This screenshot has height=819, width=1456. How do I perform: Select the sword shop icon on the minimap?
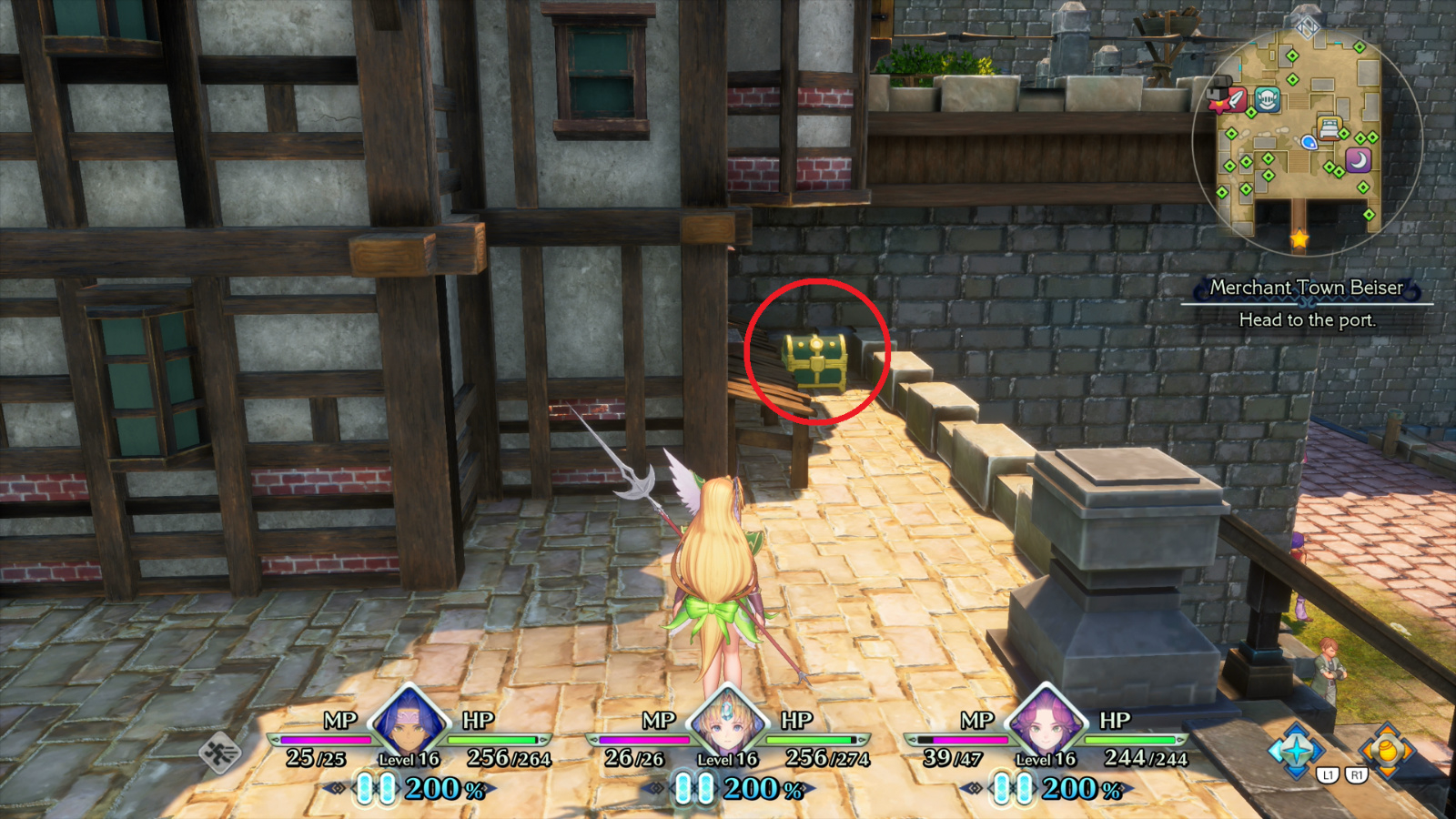(1237, 99)
